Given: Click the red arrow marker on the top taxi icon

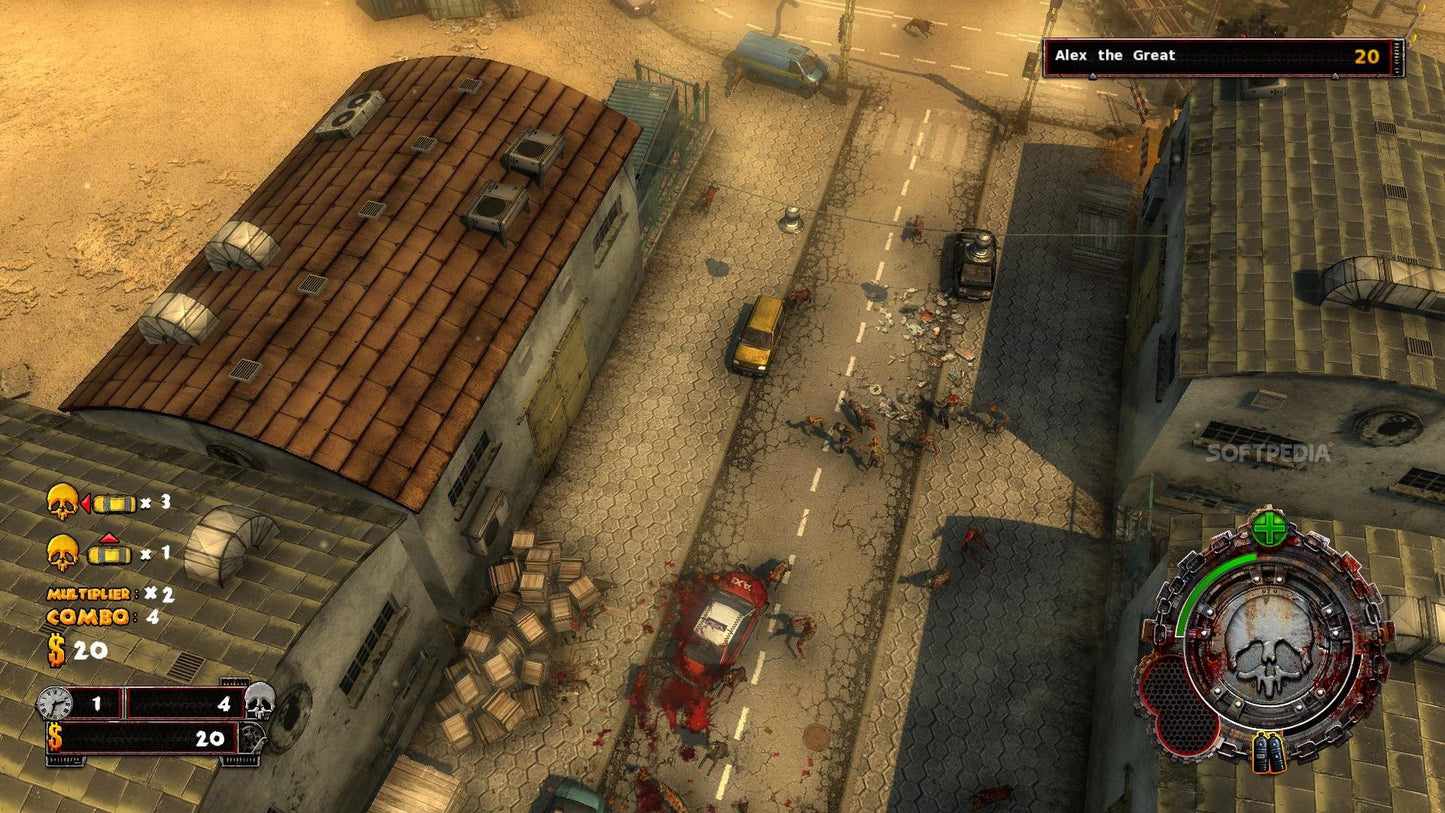Looking at the screenshot, I should point(86,504).
